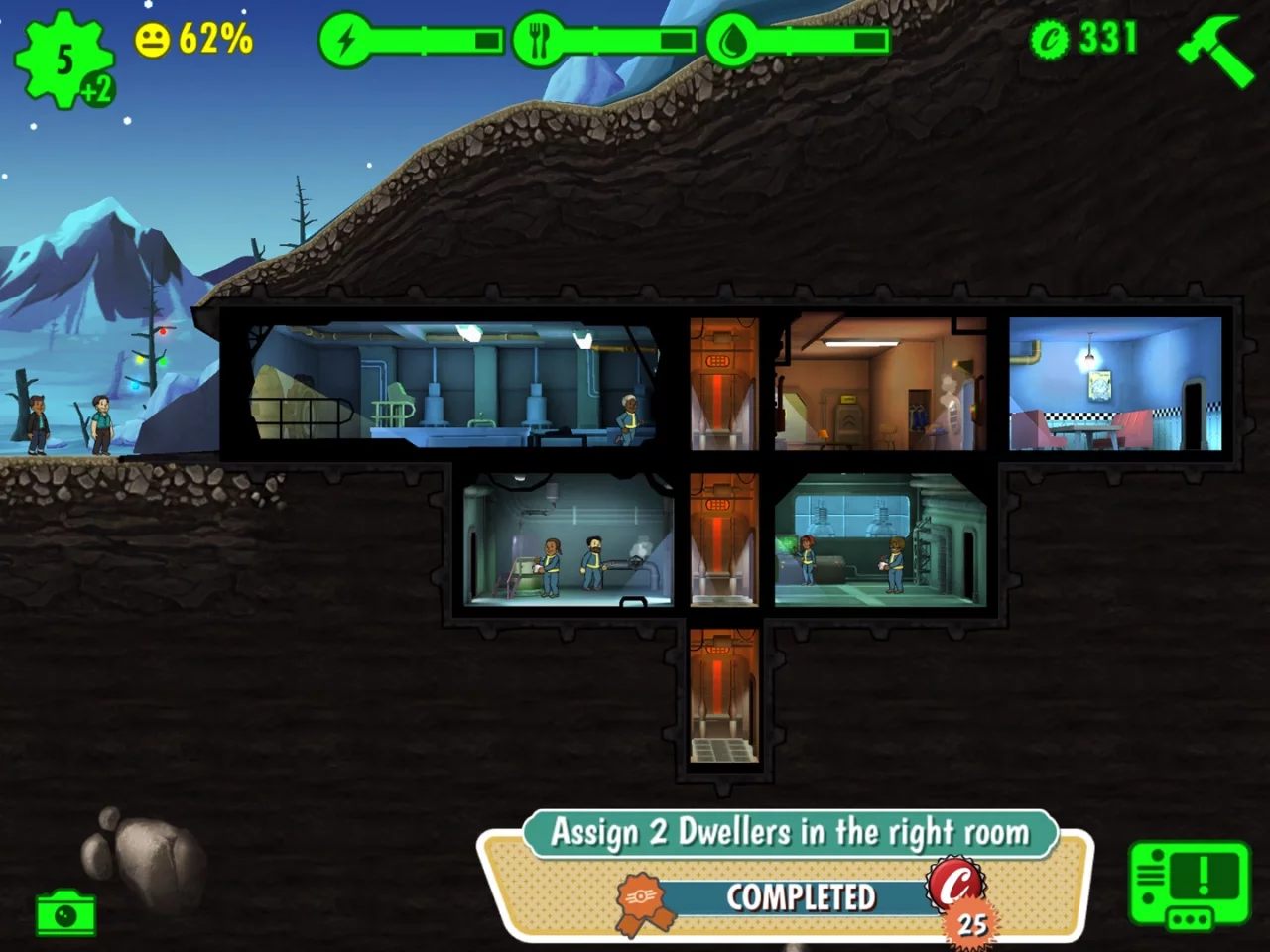Collect the 25 caps reward badge

coord(955,899)
